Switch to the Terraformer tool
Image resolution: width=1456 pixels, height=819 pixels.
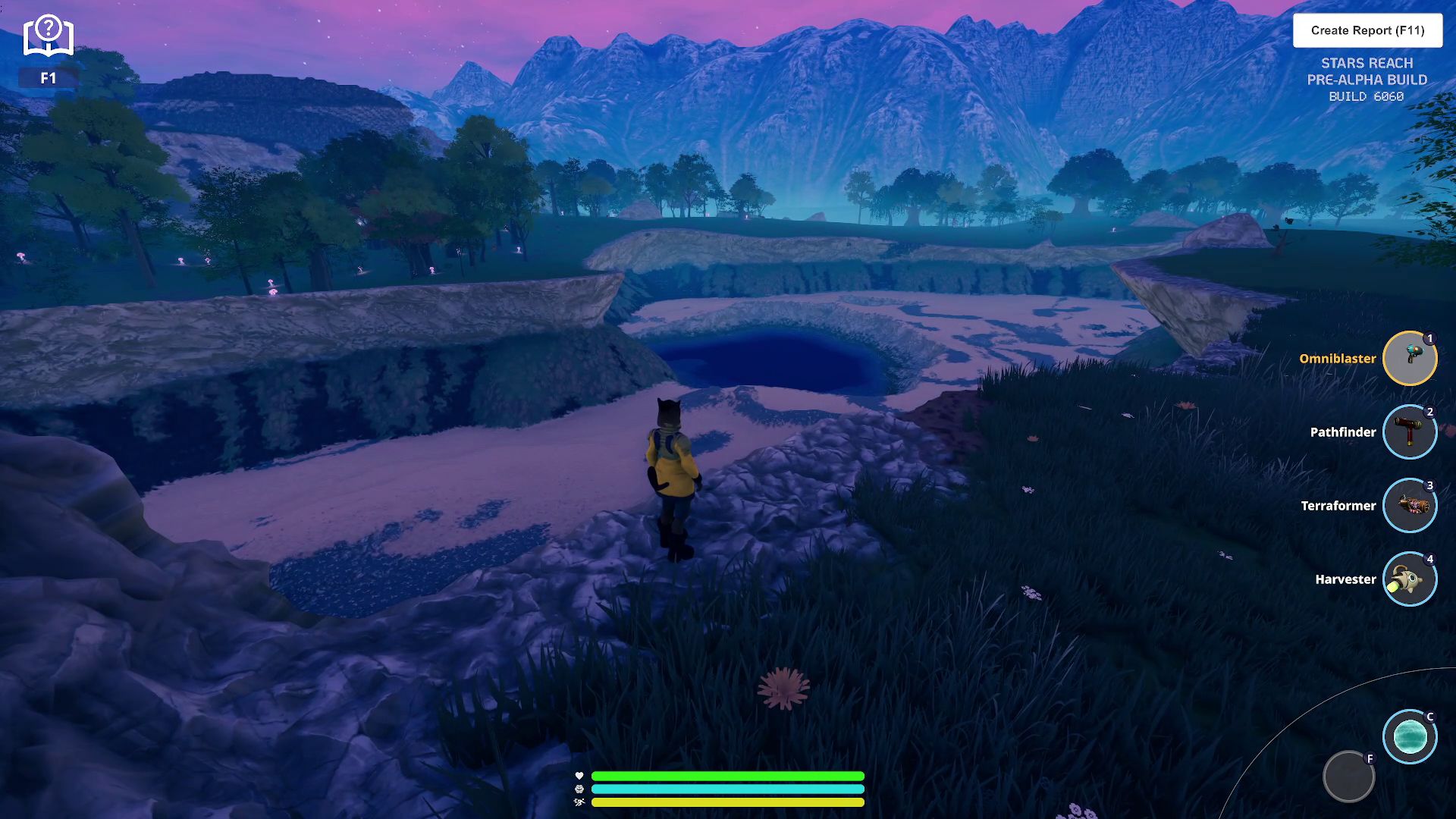tap(1410, 506)
